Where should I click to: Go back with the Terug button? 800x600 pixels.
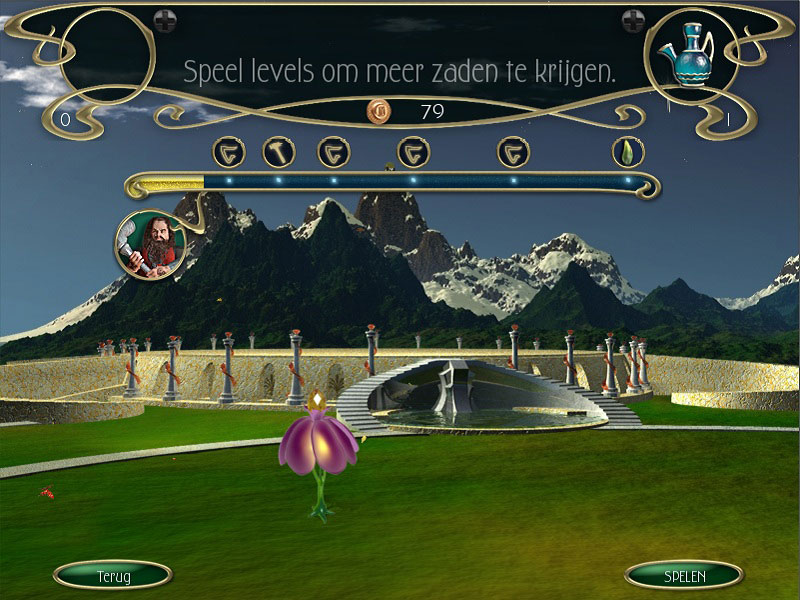point(112,575)
